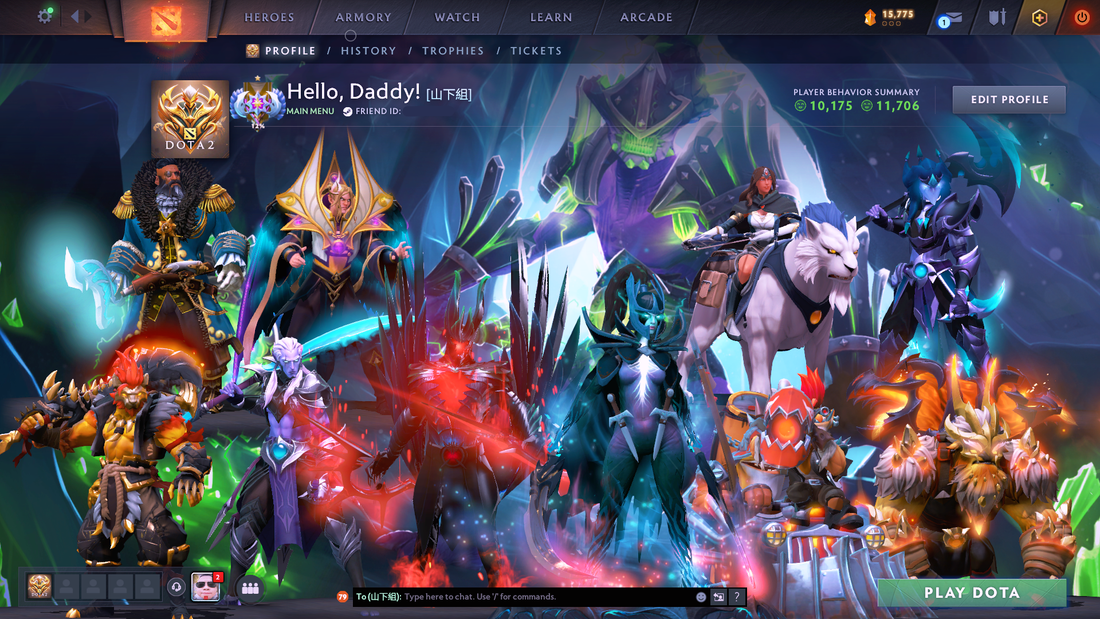This screenshot has height=619, width=1100.
Task: Open the Tickets tab
Action: [536, 51]
